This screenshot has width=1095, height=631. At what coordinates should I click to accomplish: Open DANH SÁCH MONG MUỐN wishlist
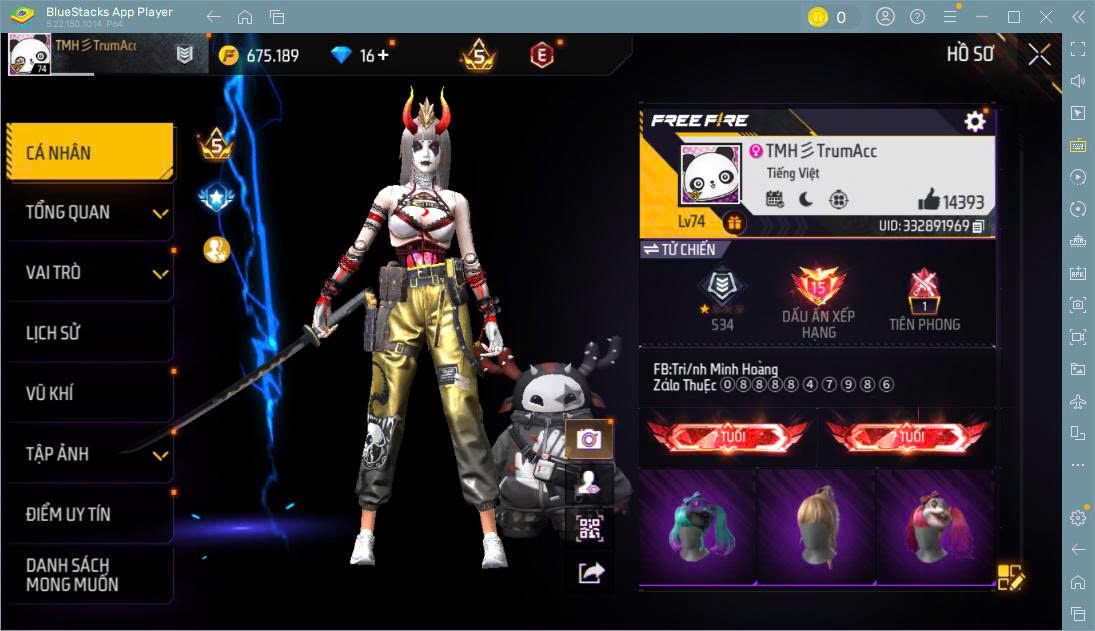(x=90, y=574)
